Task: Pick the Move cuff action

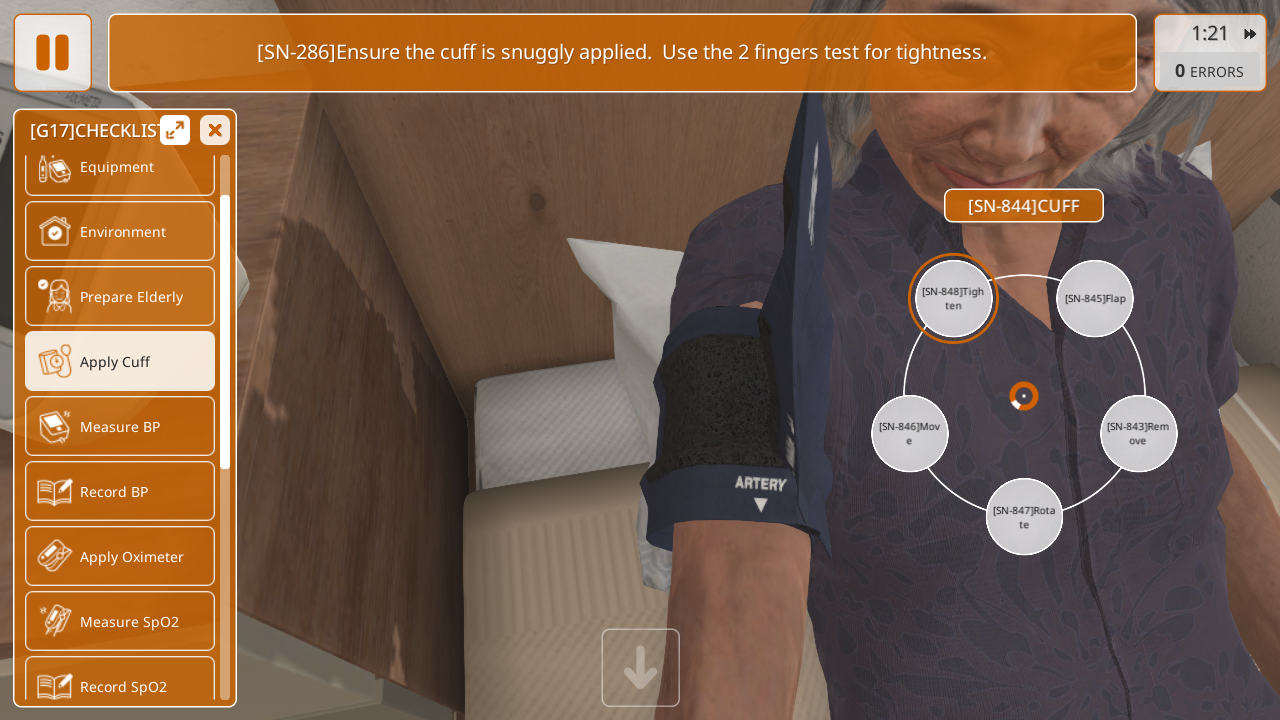Action: (910, 433)
